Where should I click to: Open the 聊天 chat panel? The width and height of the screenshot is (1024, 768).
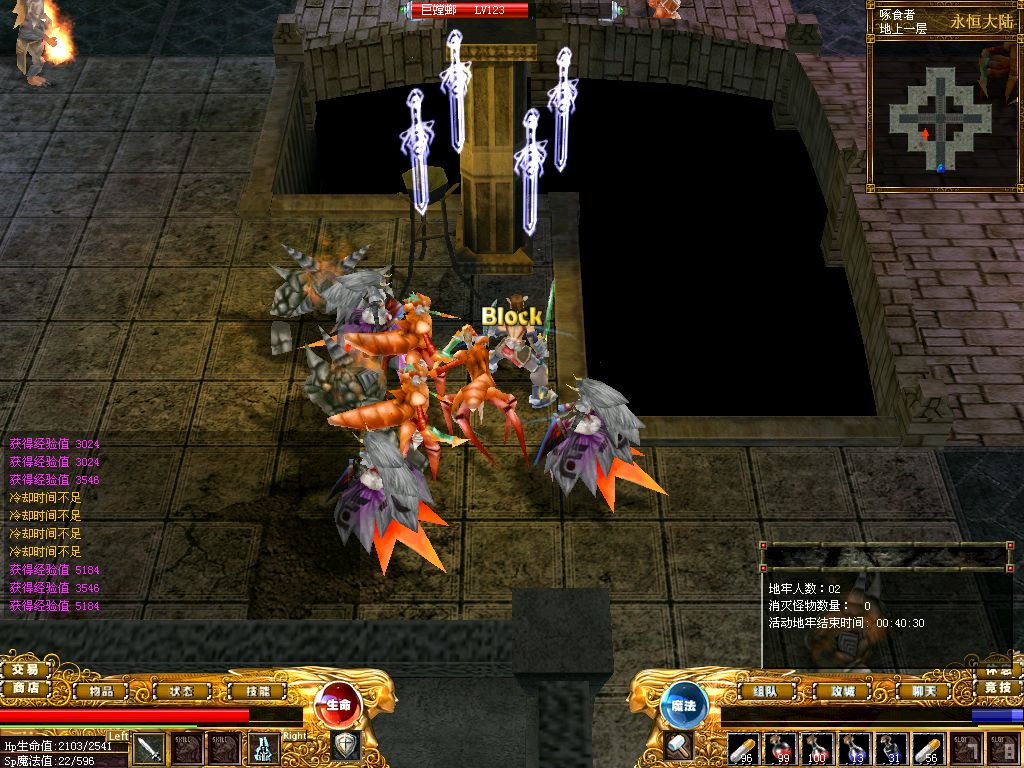click(x=909, y=690)
